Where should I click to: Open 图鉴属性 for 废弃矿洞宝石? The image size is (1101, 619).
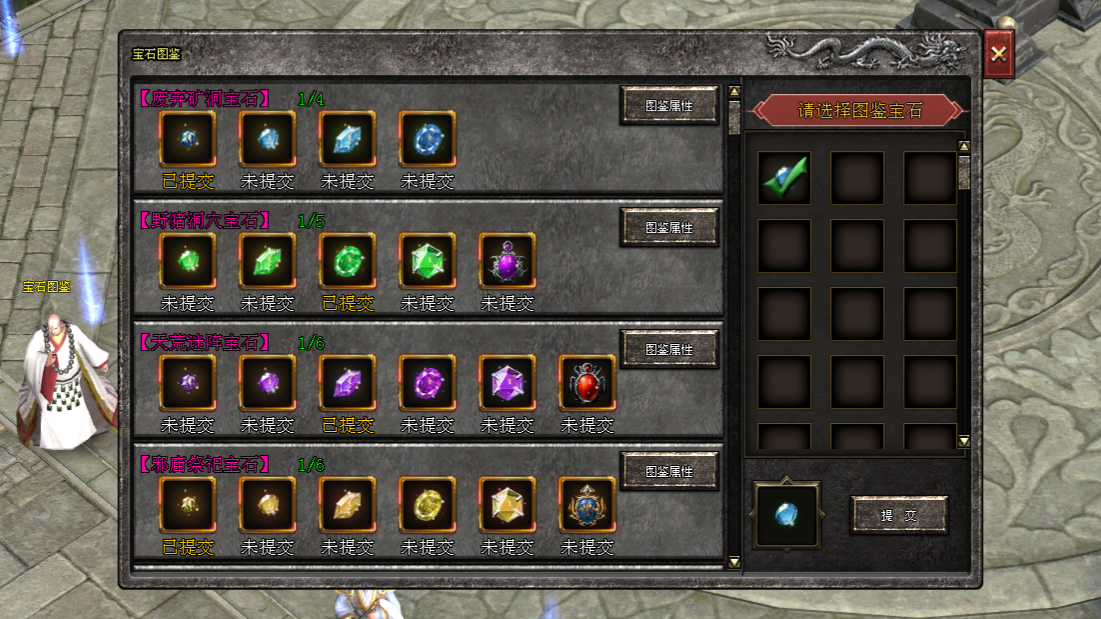pyautogui.click(x=669, y=105)
